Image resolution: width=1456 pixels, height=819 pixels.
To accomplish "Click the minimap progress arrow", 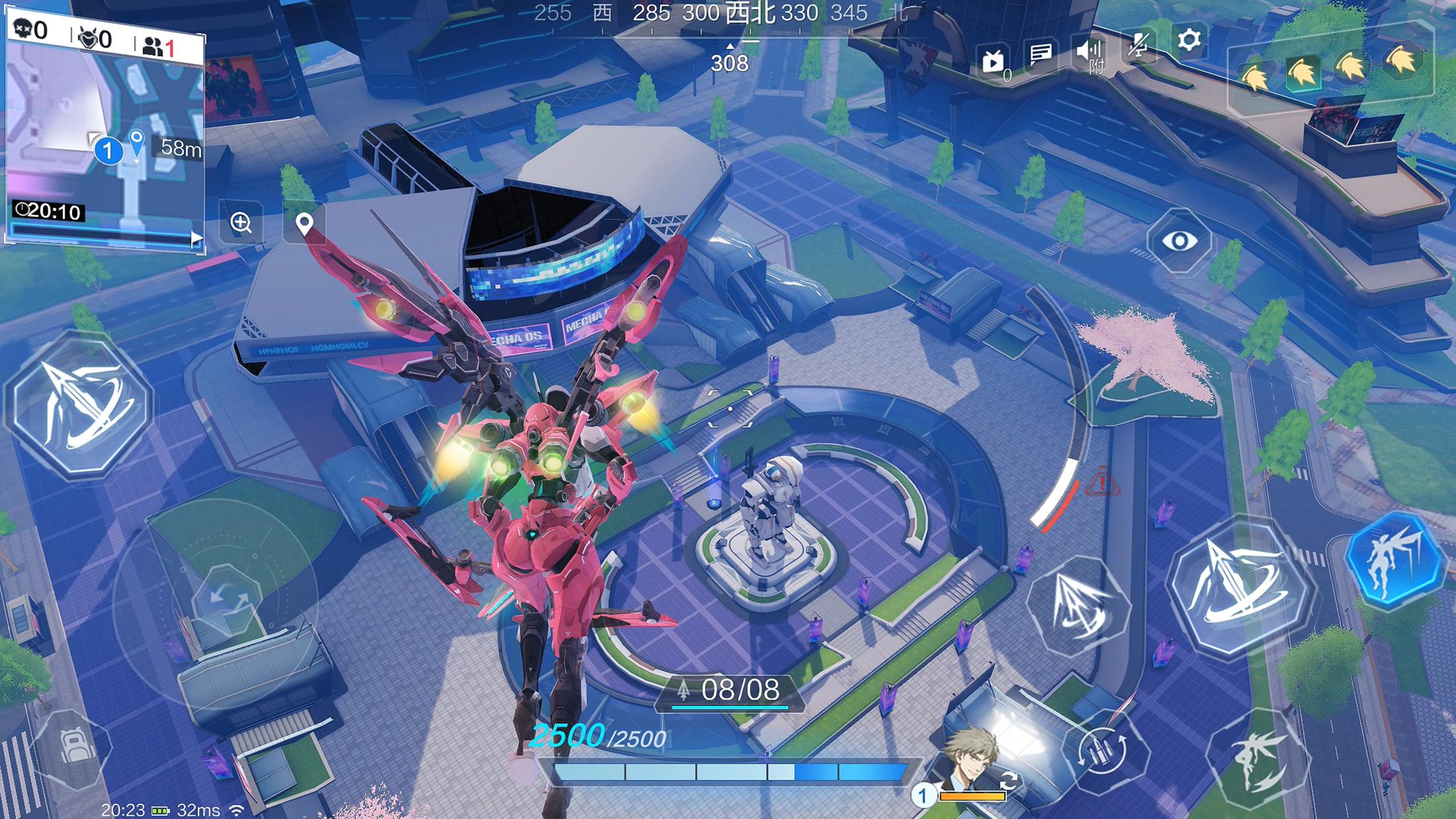I will 195,239.
